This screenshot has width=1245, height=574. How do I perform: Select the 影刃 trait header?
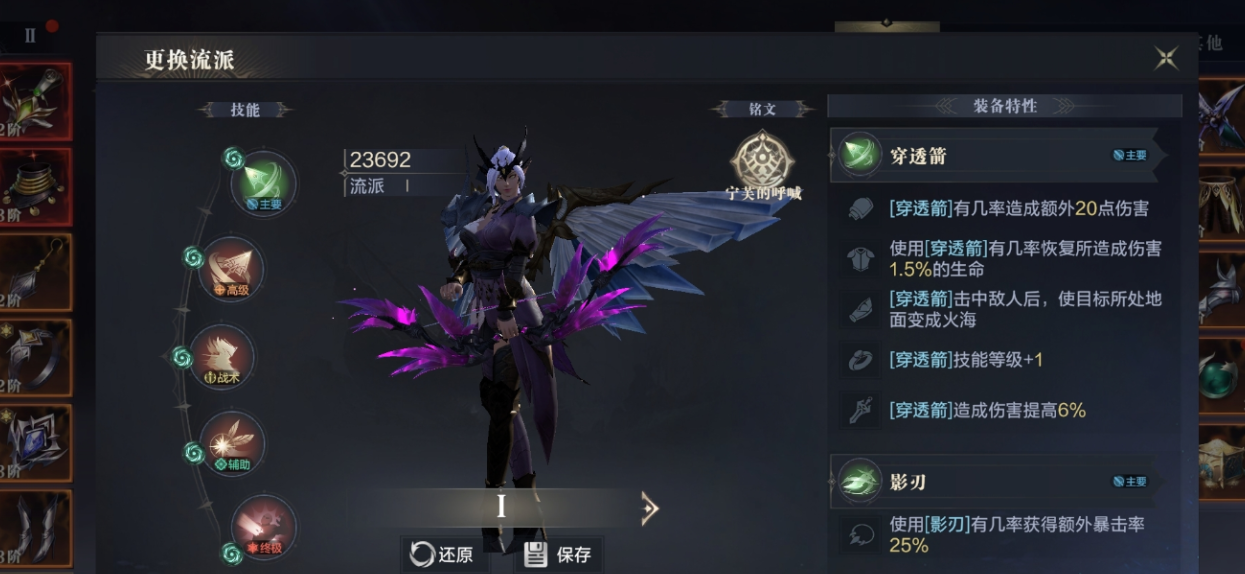[x=992, y=482]
